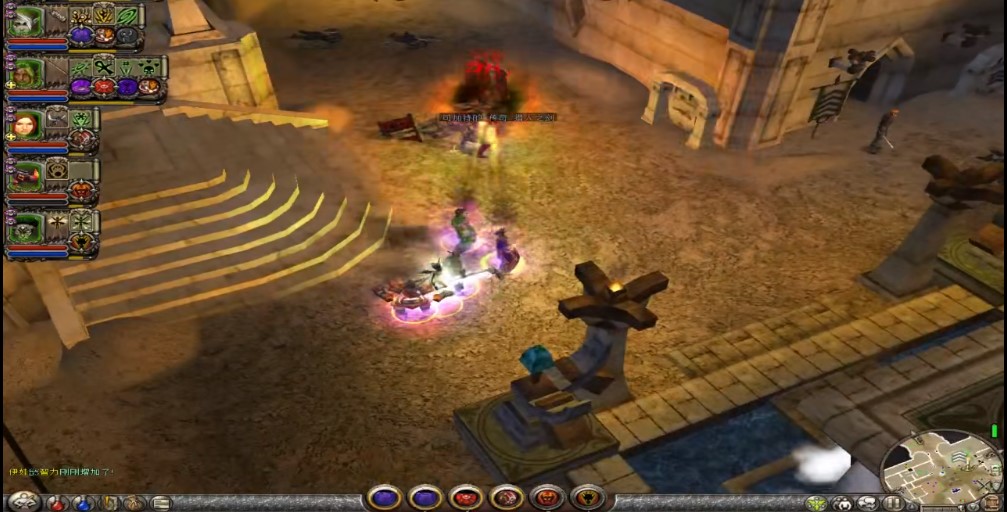The image size is (1007, 512).
Task: Select the green-hooded party member portrait
Action: [x=27, y=72]
